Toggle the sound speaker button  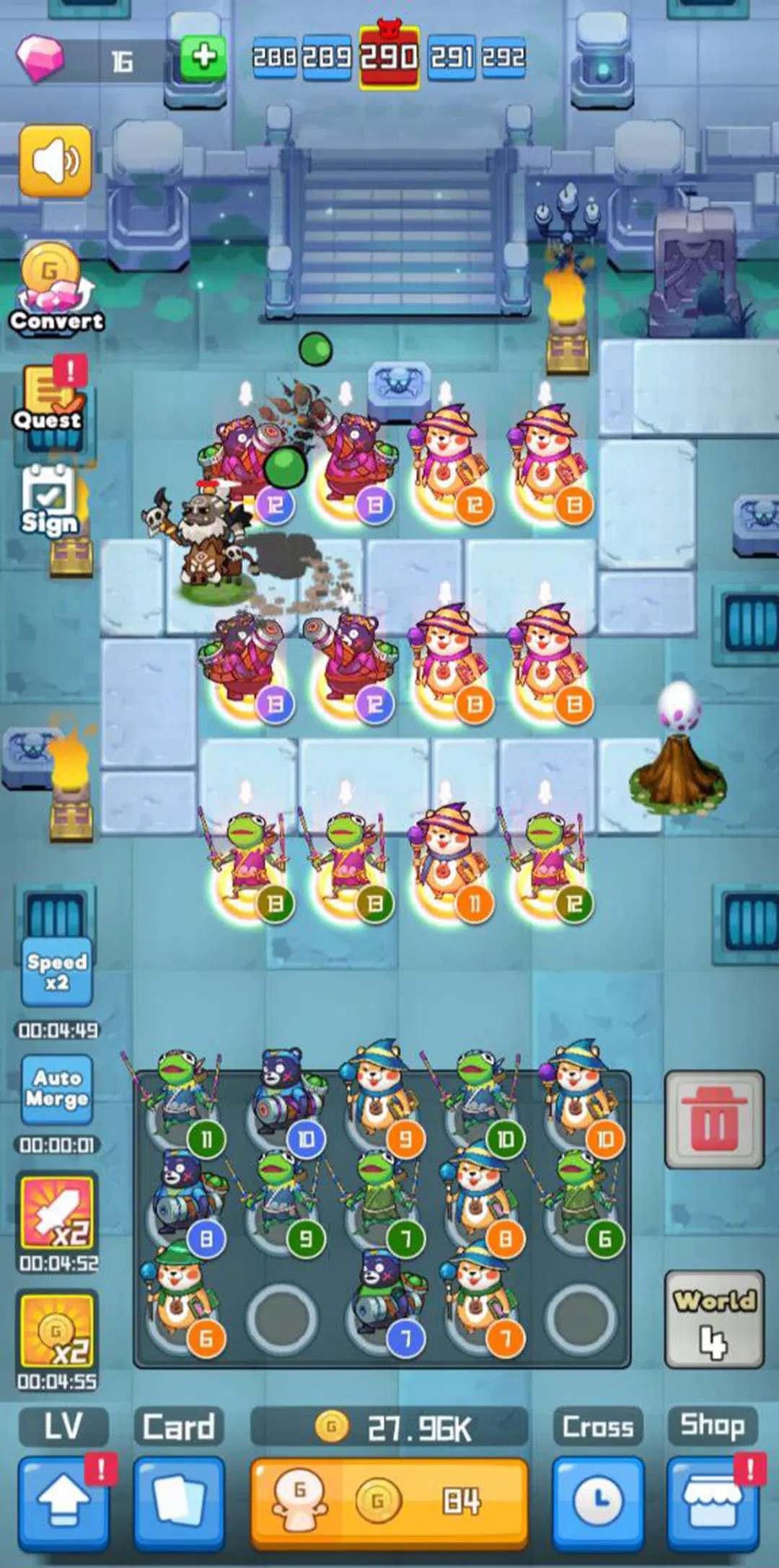[55, 161]
